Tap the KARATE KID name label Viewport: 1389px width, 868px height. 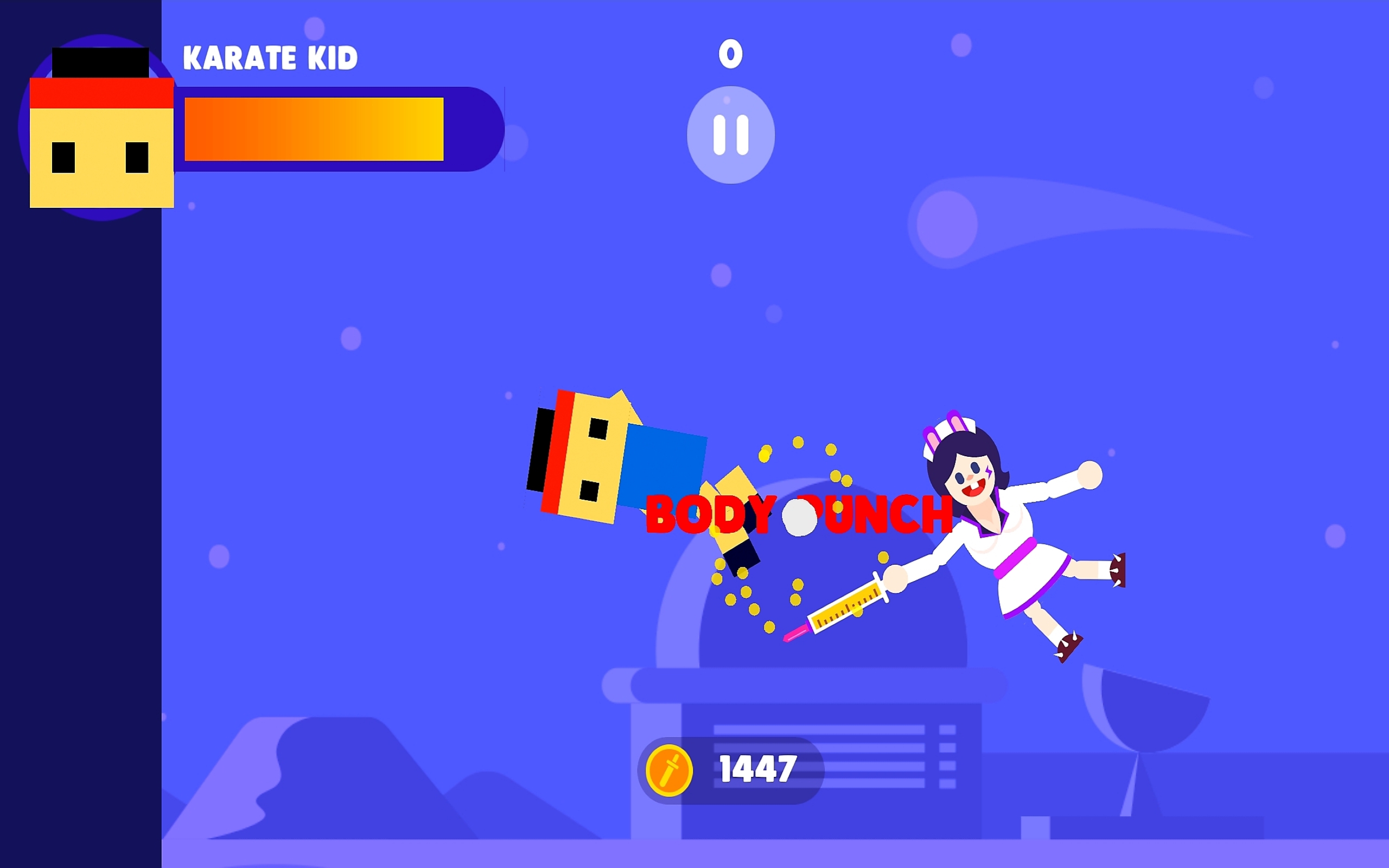click(x=270, y=58)
